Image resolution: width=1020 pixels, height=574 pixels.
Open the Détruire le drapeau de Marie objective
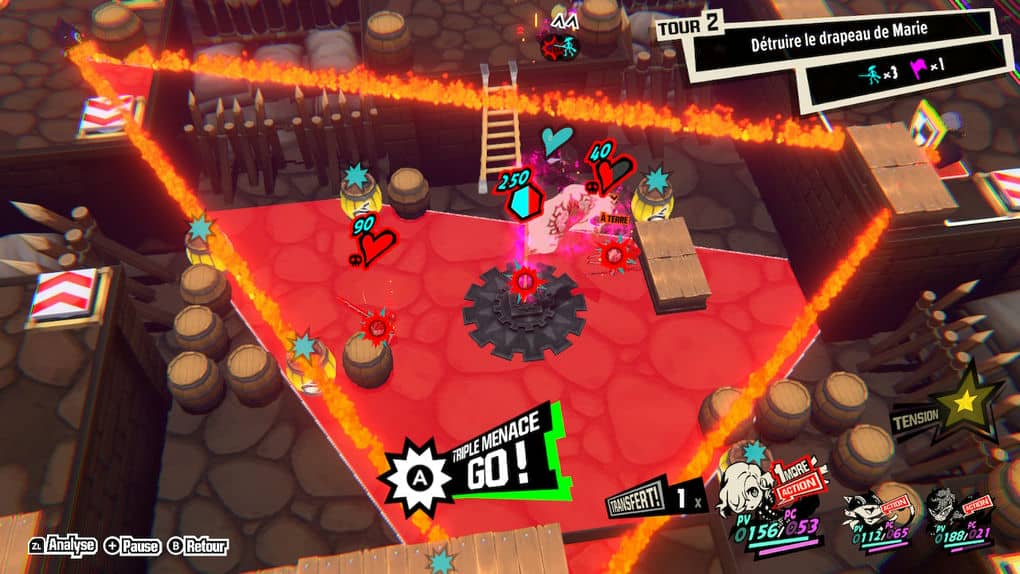pos(838,32)
